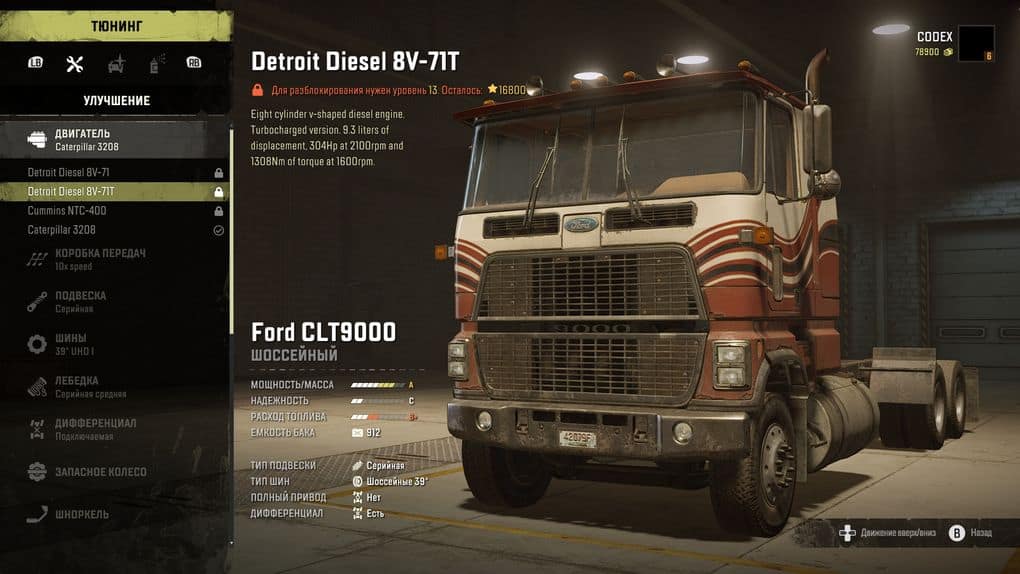
Task: Switch to the wrench upgrades tab
Action: coord(74,64)
